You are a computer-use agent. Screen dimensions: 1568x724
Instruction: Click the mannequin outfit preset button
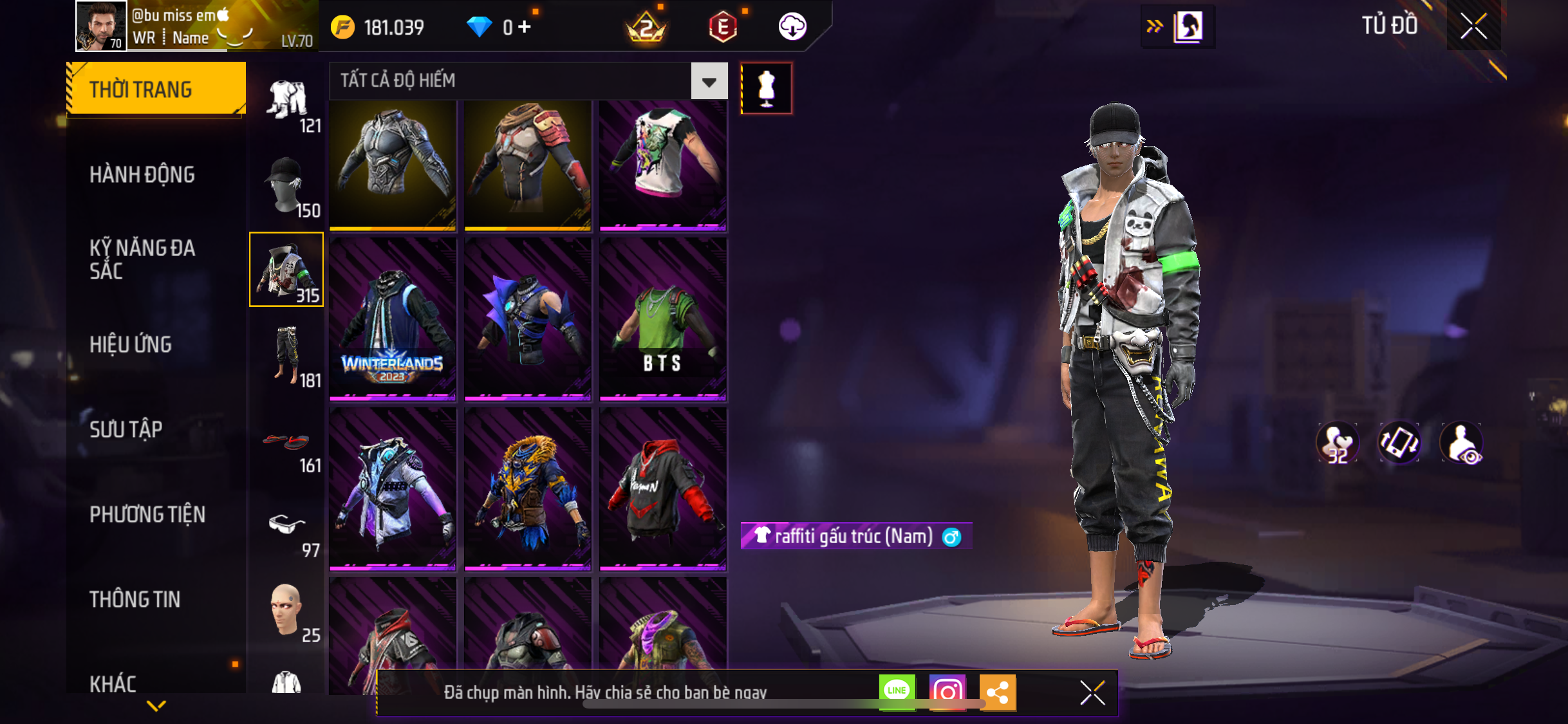pyautogui.click(x=766, y=88)
